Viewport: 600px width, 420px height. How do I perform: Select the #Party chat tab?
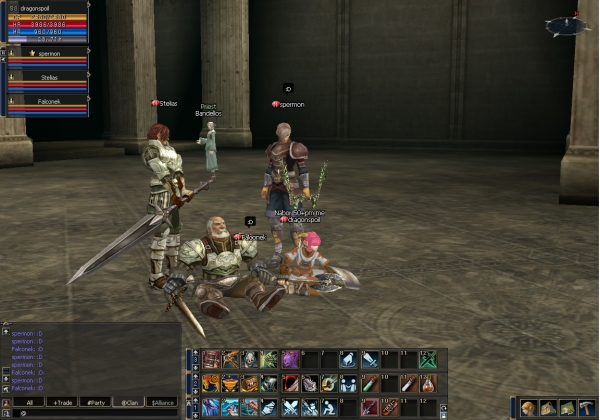point(97,402)
